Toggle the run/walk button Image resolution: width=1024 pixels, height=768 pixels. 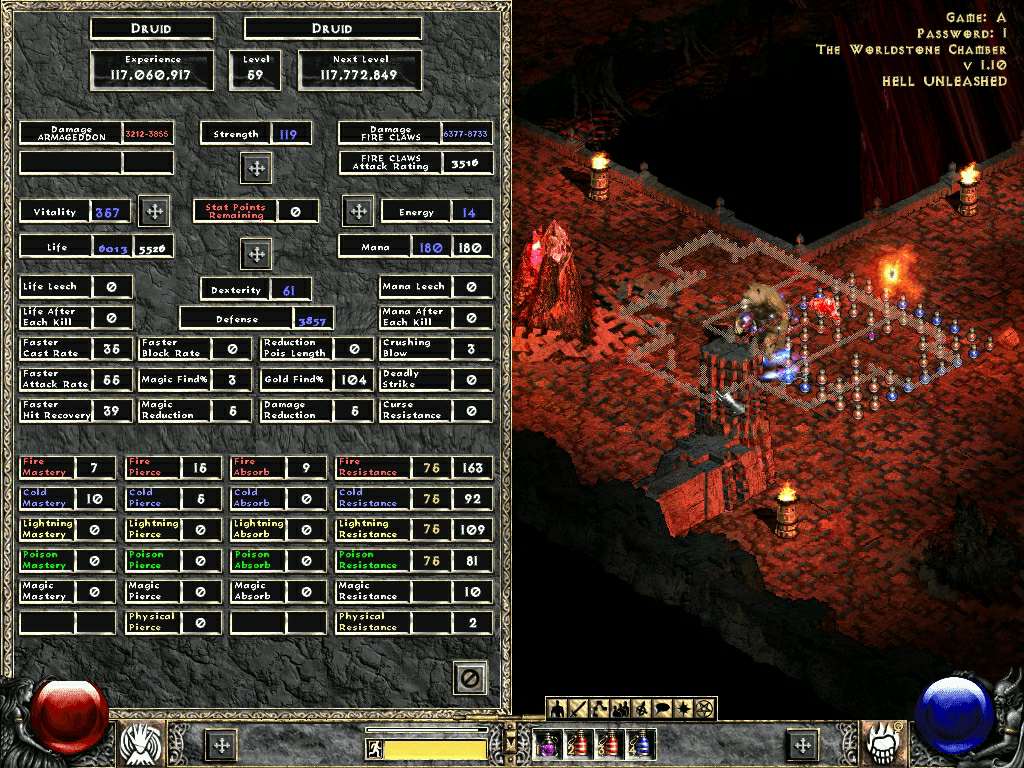pyautogui.click(x=375, y=748)
